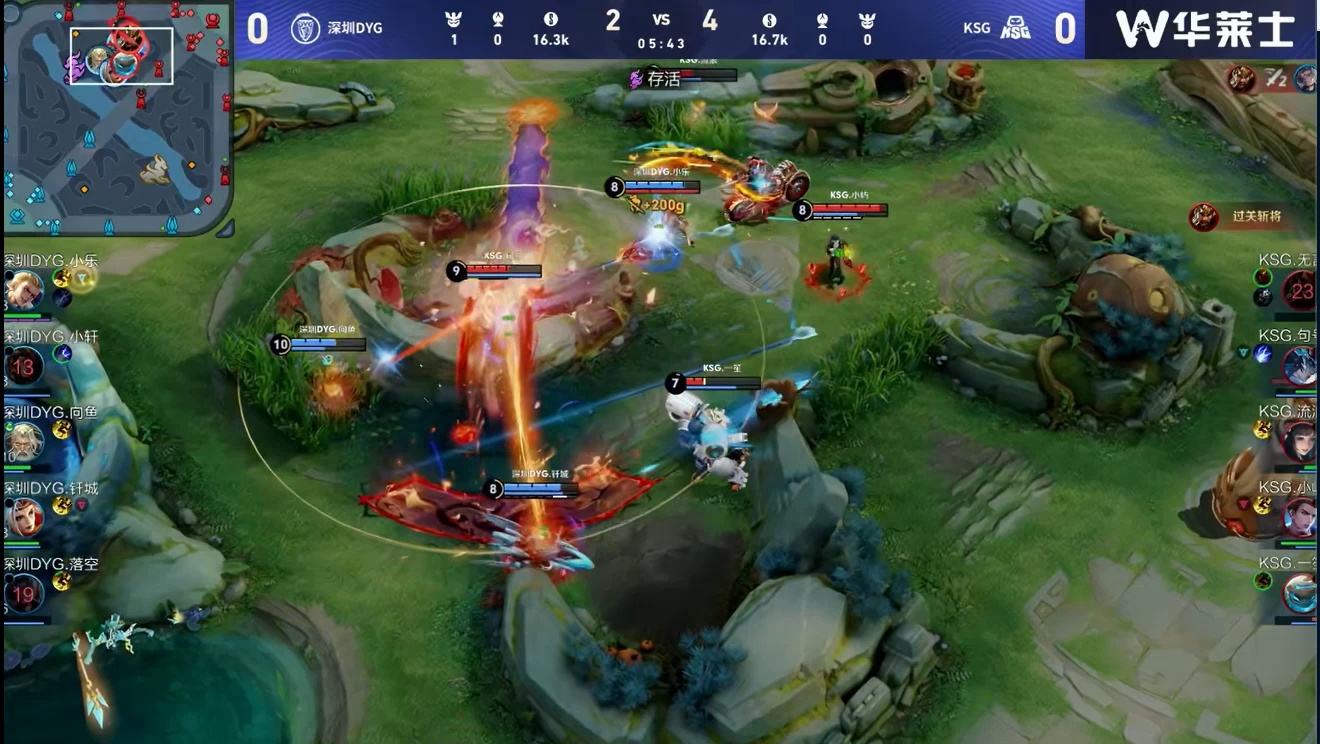Click the 深圳DYG team logo
The height and width of the screenshot is (744, 1320).
click(305, 28)
